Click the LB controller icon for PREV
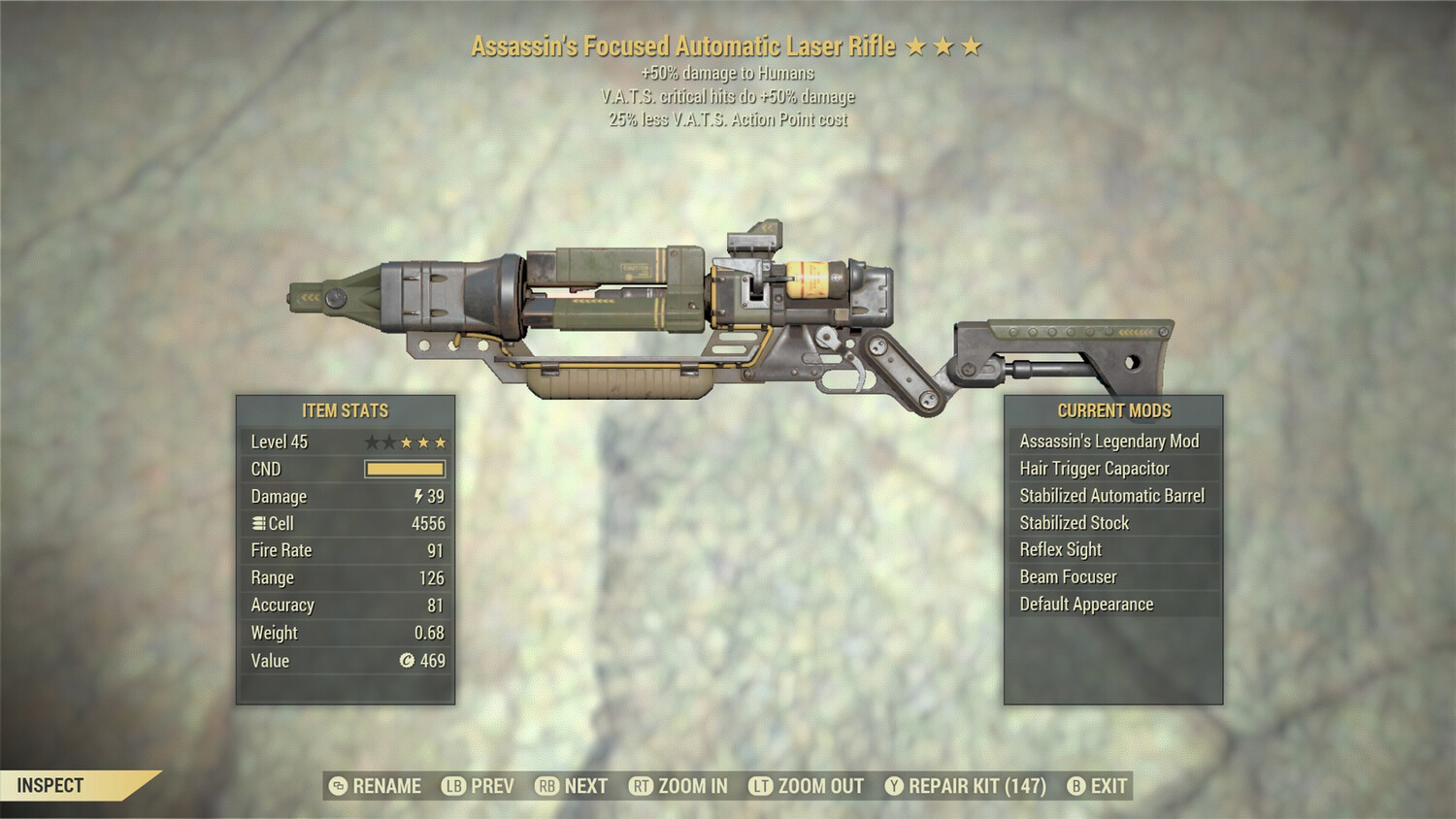The height and width of the screenshot is (819, 1456). pos(453,786)
